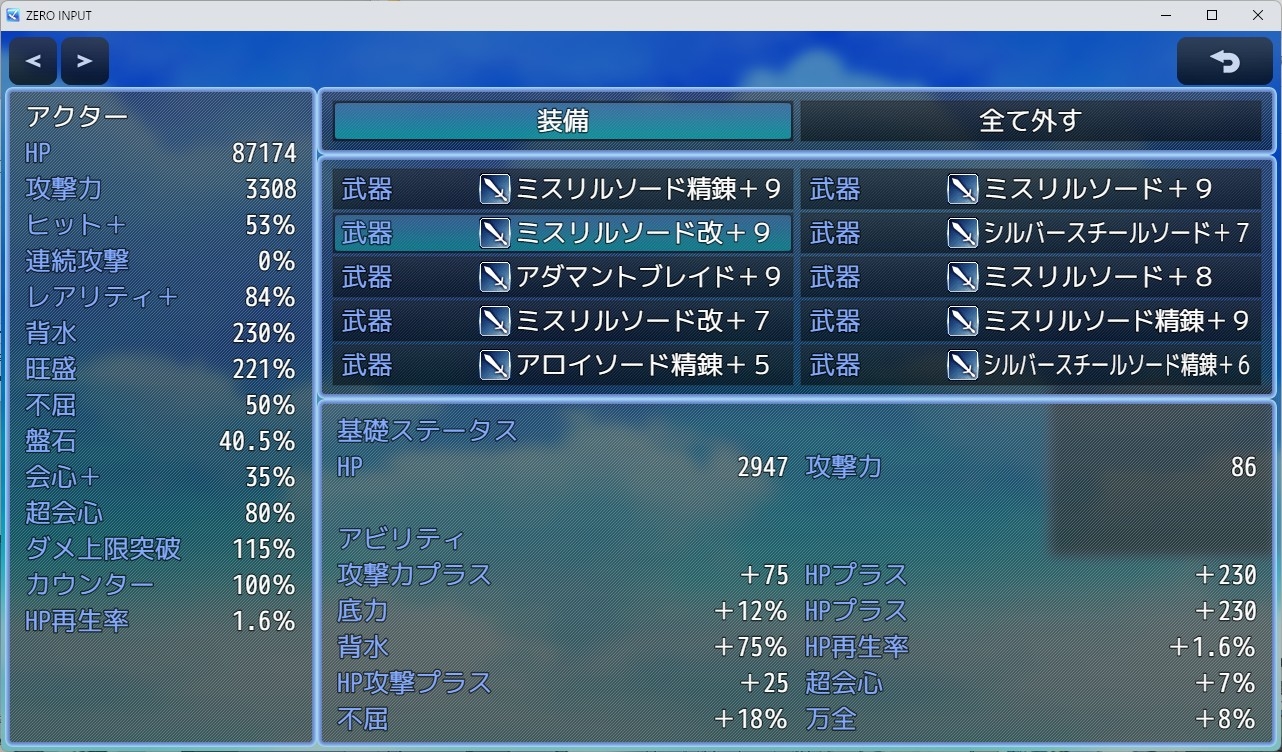Click the left navigation arrow to switch actors
This screenshot has width=1282, height=752.
(32, 60)
